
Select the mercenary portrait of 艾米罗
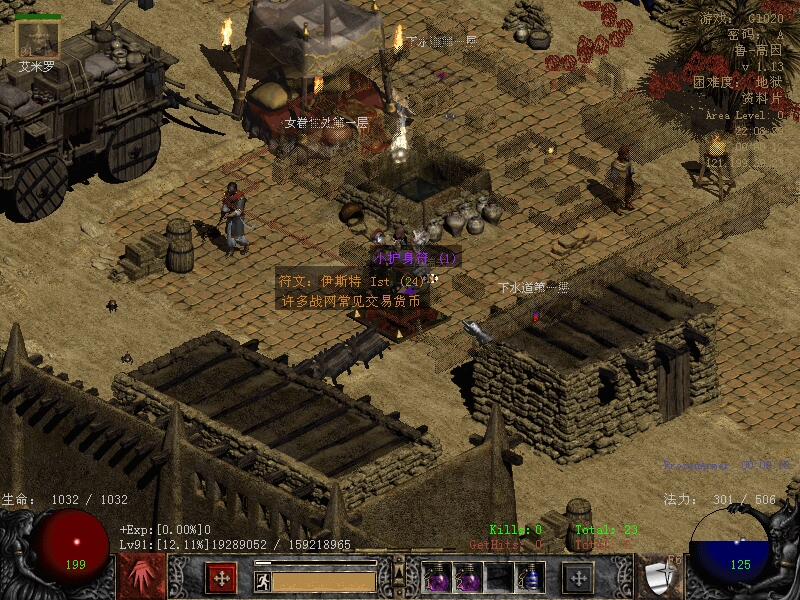point(37,39)
